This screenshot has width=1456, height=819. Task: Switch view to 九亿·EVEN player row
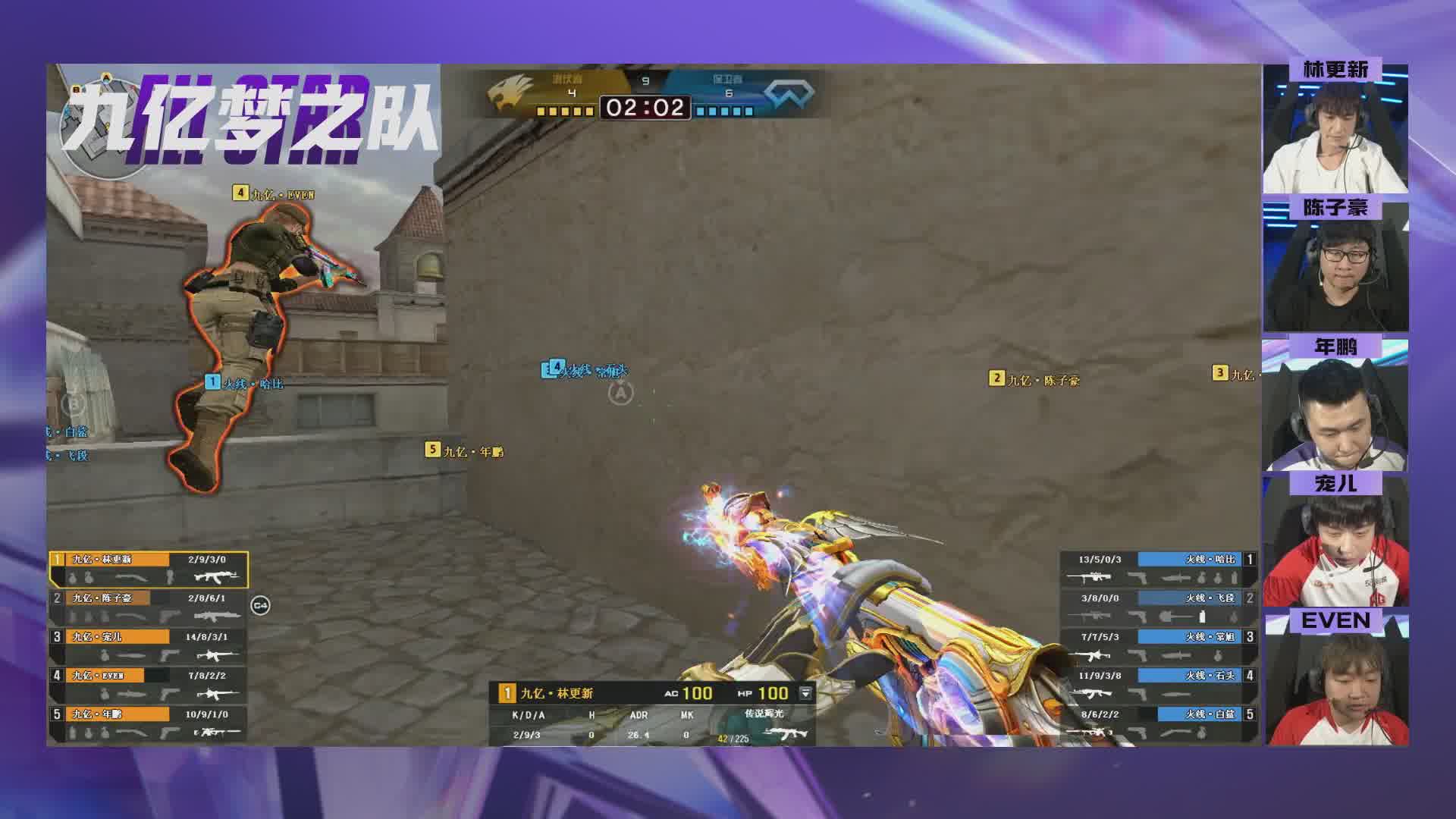[x=149, y=685]
